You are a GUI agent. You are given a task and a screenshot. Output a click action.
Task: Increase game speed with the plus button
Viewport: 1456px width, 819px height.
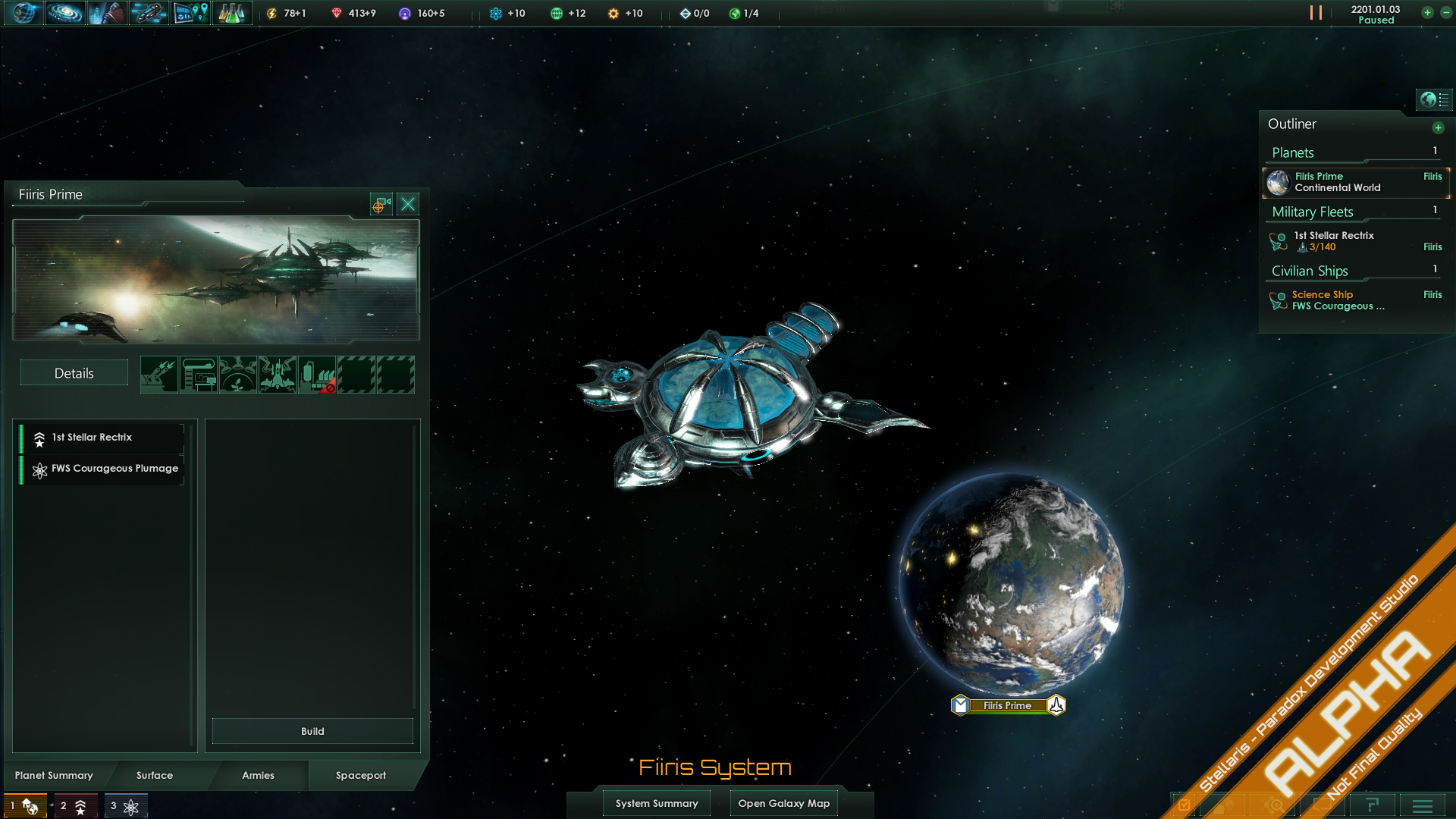click(1427, 13)
